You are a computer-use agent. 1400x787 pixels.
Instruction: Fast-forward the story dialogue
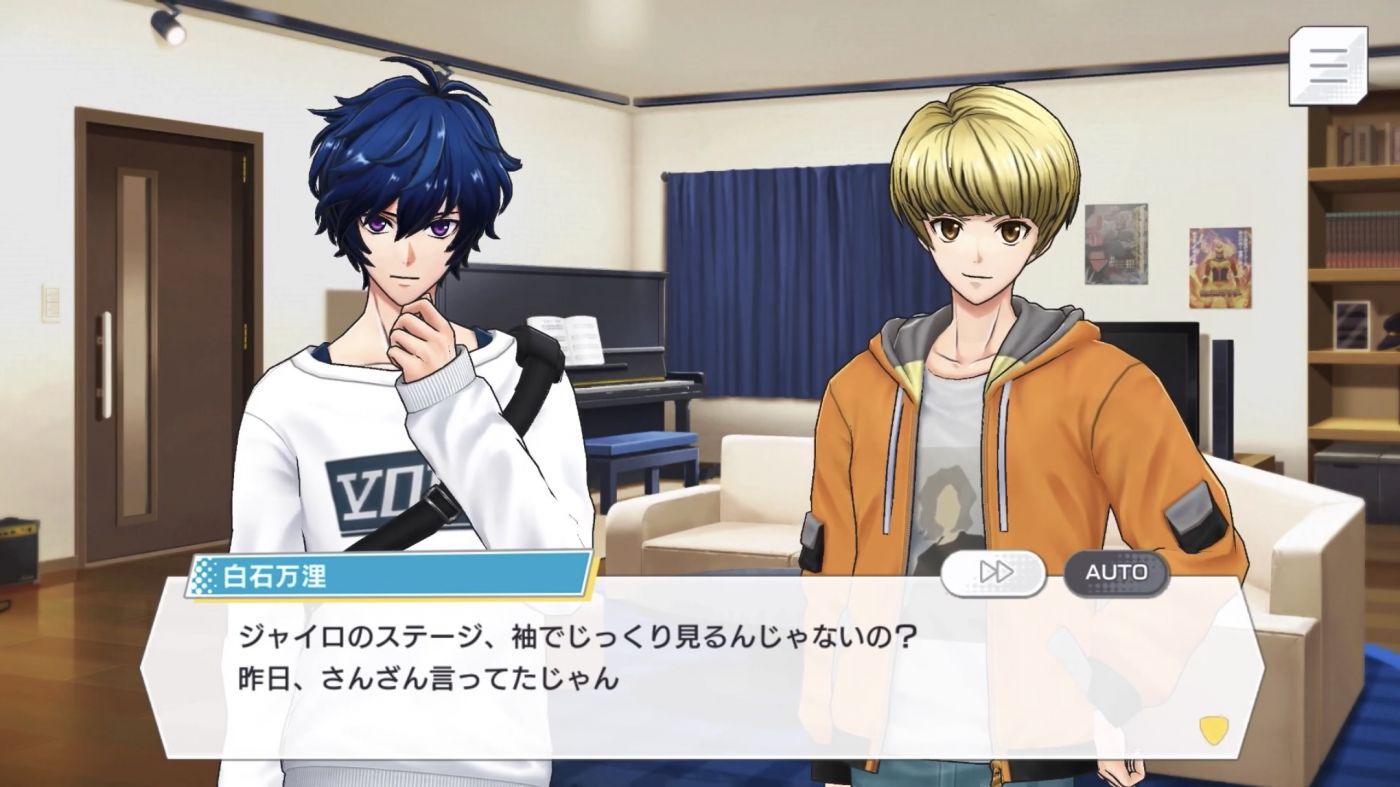[994, 573]
